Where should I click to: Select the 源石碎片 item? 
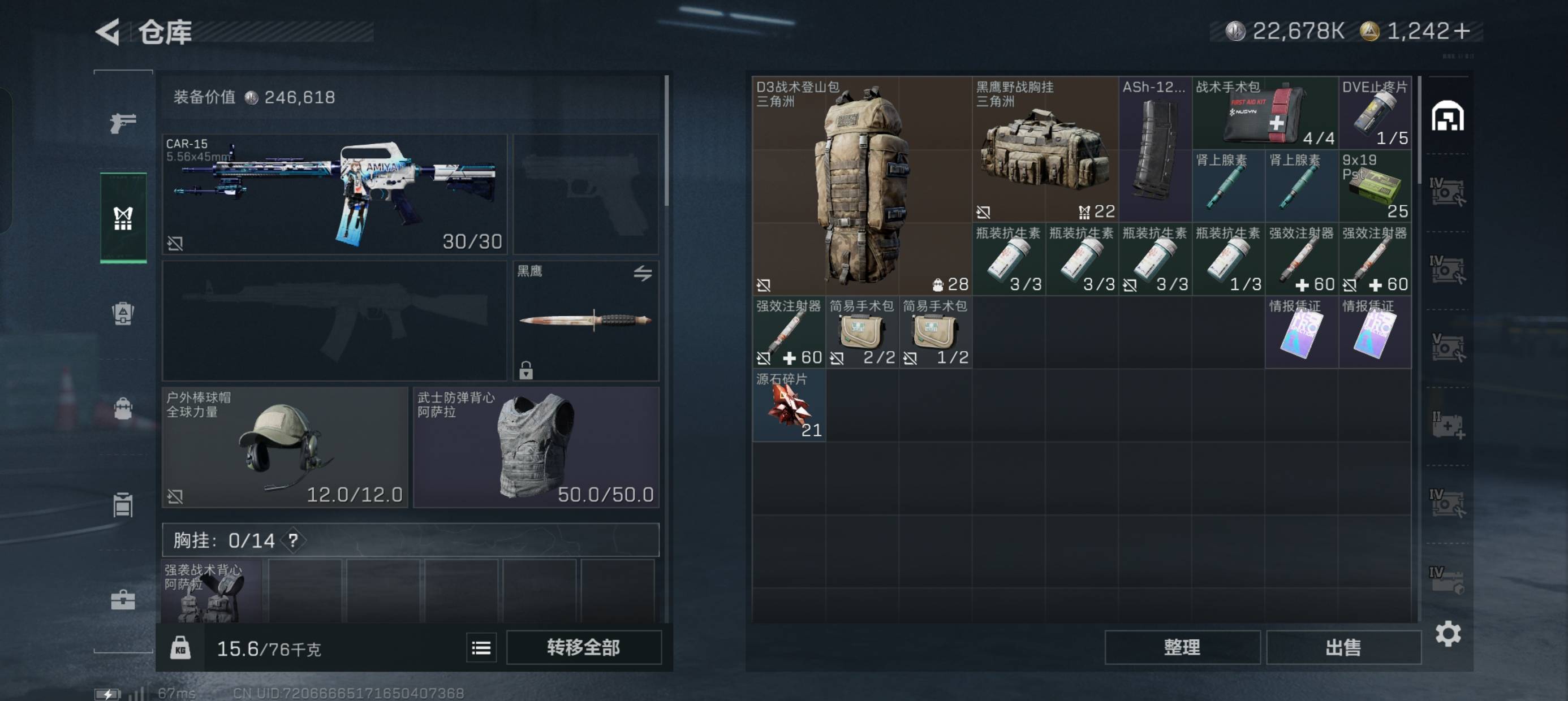click(x=789, y=405)
